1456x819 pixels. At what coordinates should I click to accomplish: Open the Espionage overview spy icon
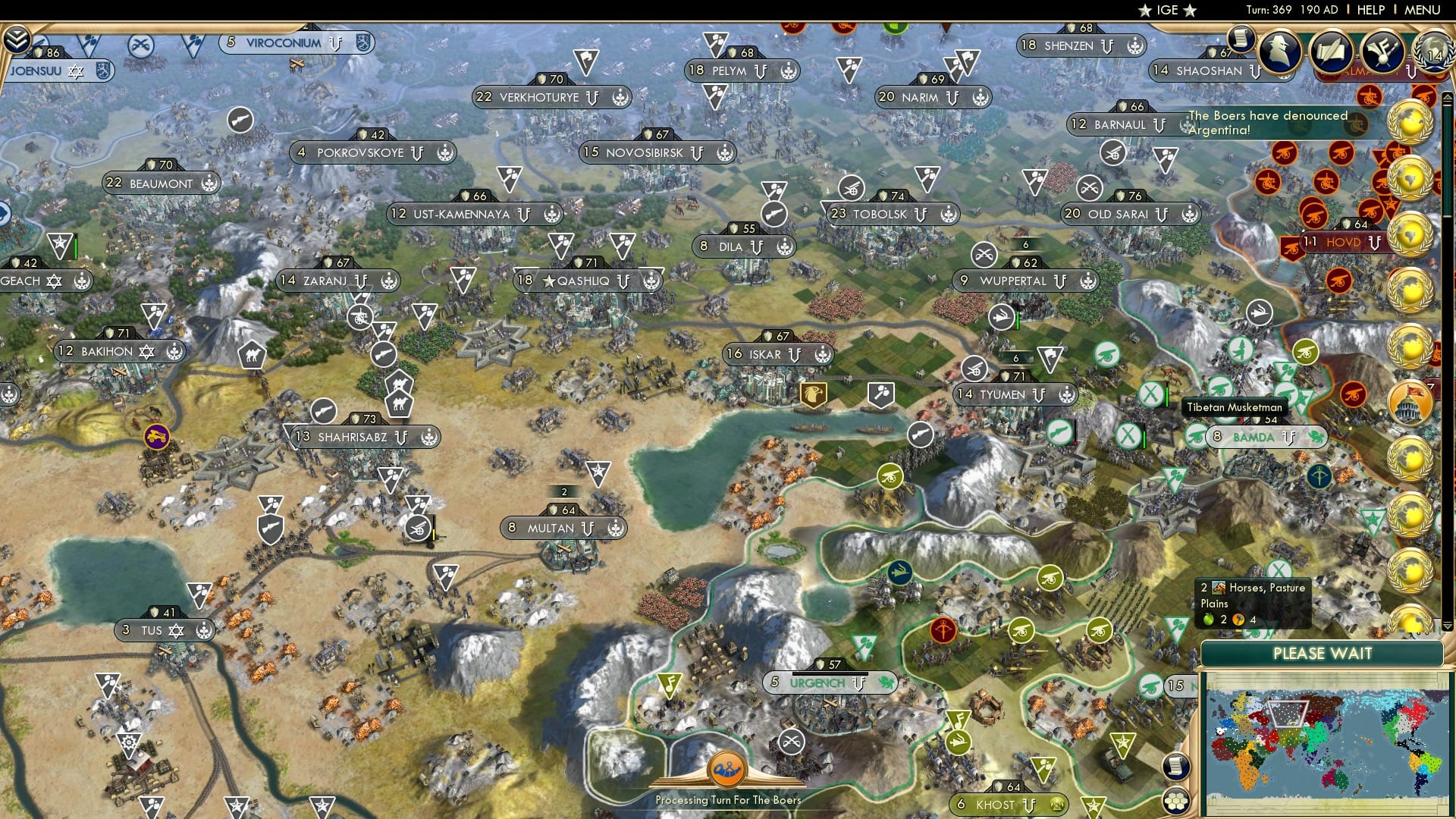point(1279,53)
